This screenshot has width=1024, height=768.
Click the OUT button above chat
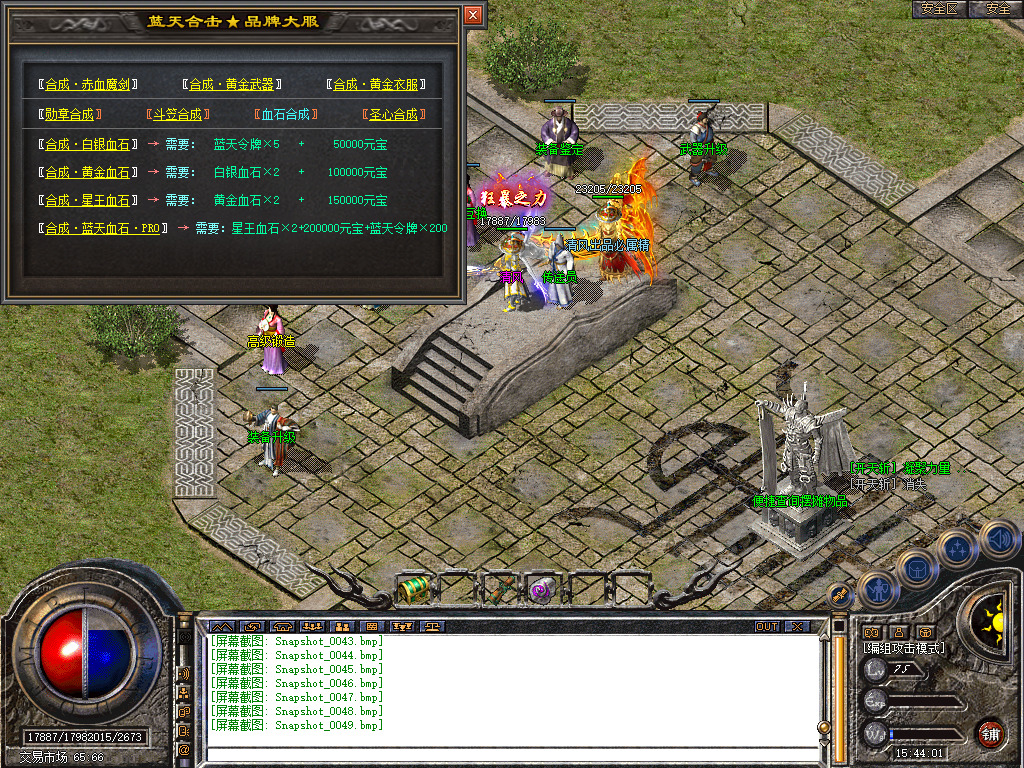(767, 626)
